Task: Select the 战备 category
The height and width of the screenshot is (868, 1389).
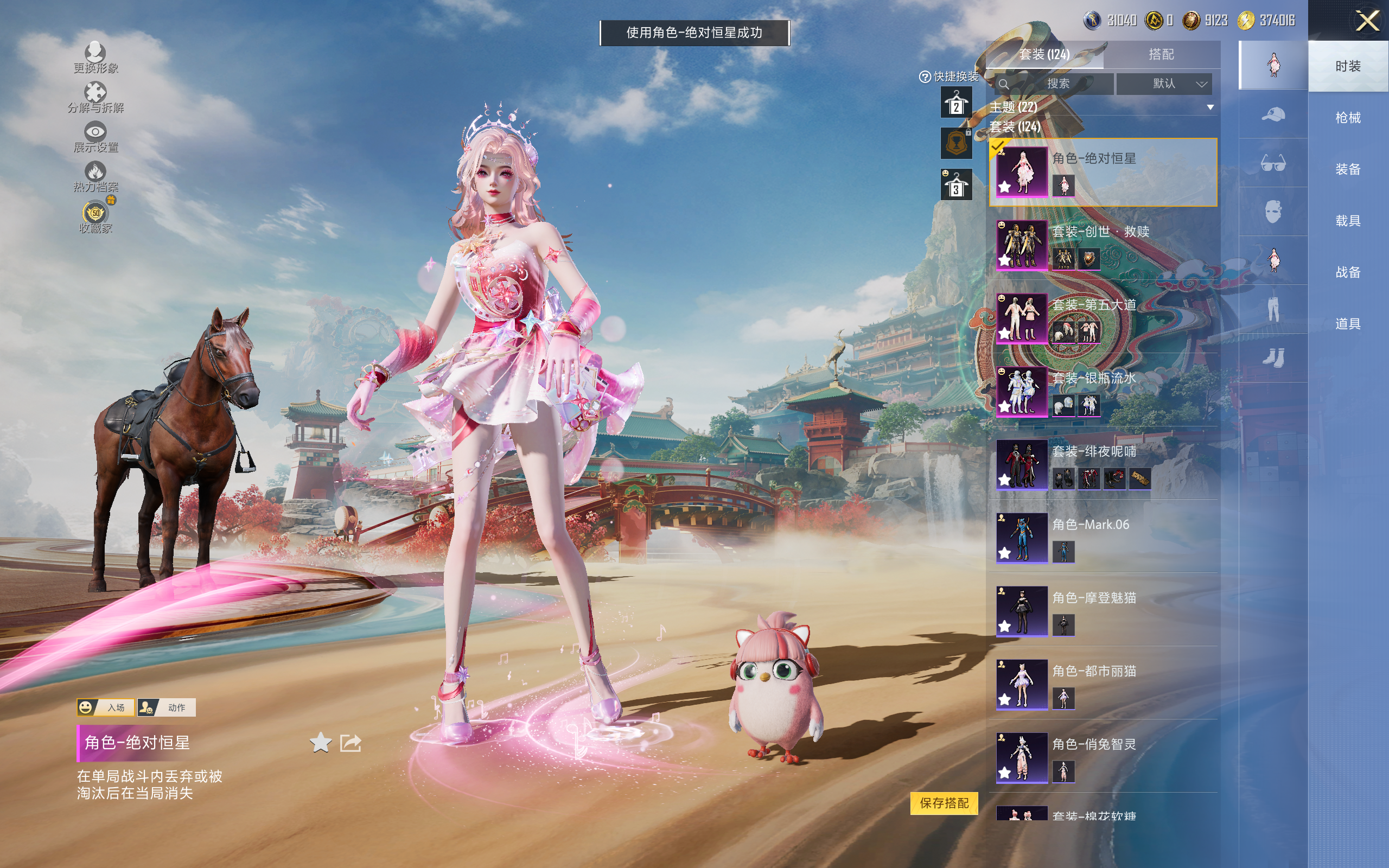Action: pyautogui.click(x=1348, y=272)
